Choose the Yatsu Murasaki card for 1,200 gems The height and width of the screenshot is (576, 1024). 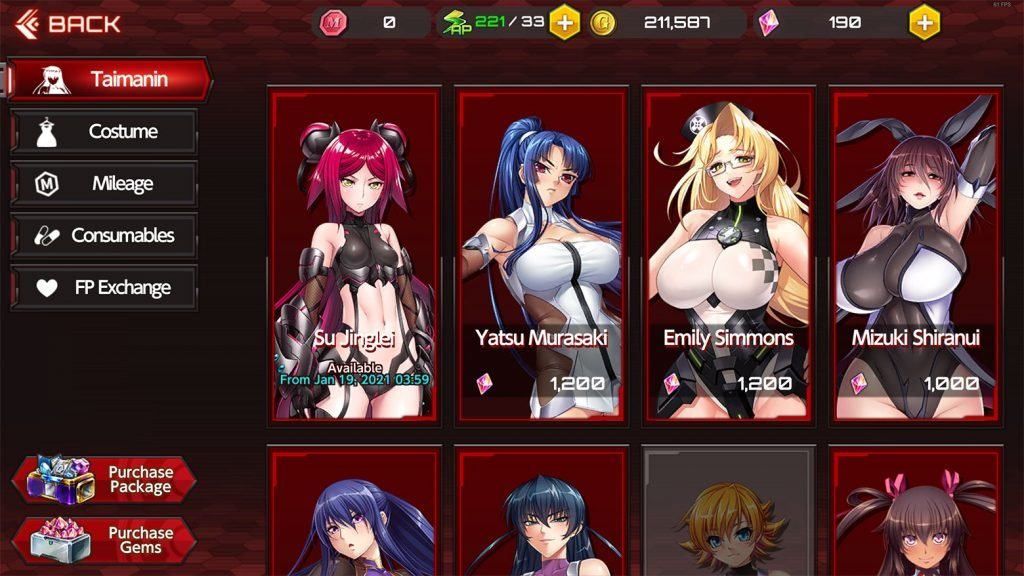pos(541,253)
